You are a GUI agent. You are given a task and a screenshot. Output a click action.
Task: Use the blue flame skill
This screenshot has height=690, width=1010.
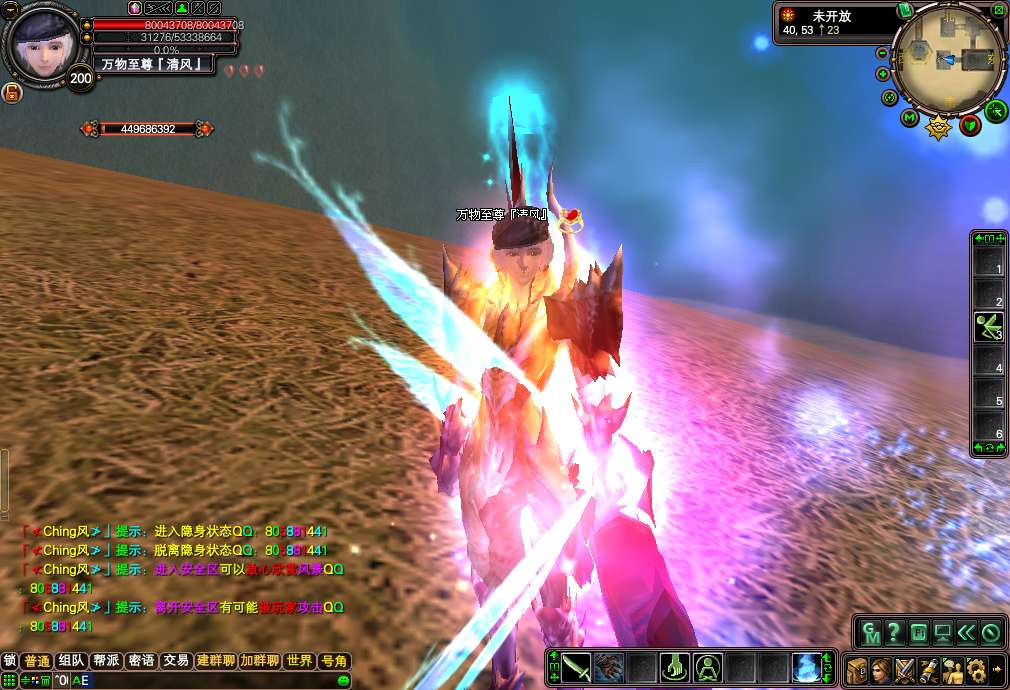[807, 667]
